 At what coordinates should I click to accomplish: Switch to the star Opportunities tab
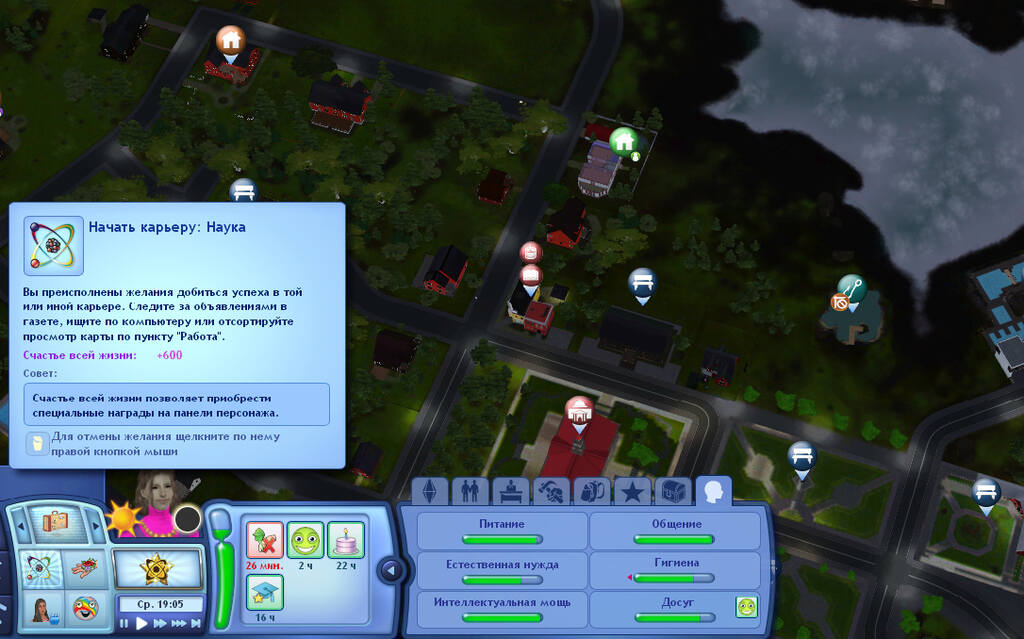pyautogui.click(x=631, y=491)
